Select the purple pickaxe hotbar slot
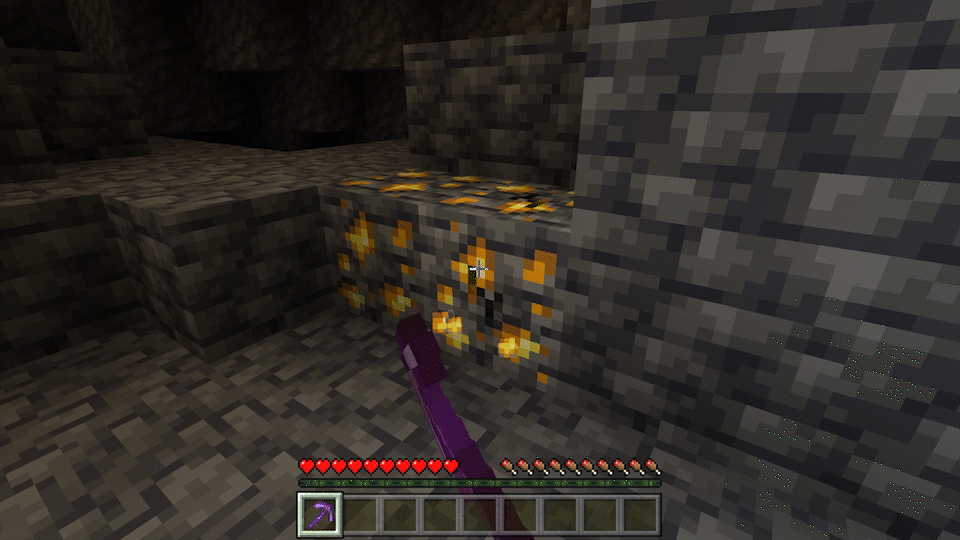This screenshot has height=540, width=960. click(320, 514)
